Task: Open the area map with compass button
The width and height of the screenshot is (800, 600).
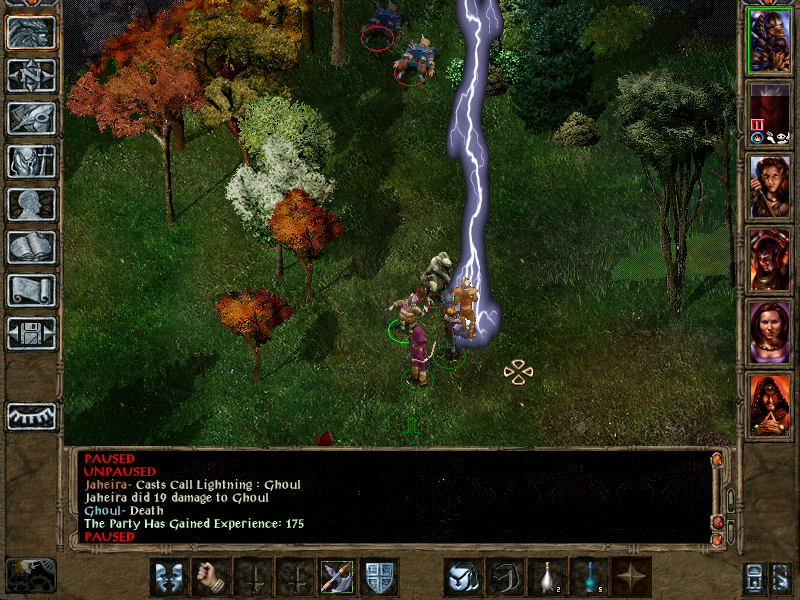Action: click(x=31, y=75)
